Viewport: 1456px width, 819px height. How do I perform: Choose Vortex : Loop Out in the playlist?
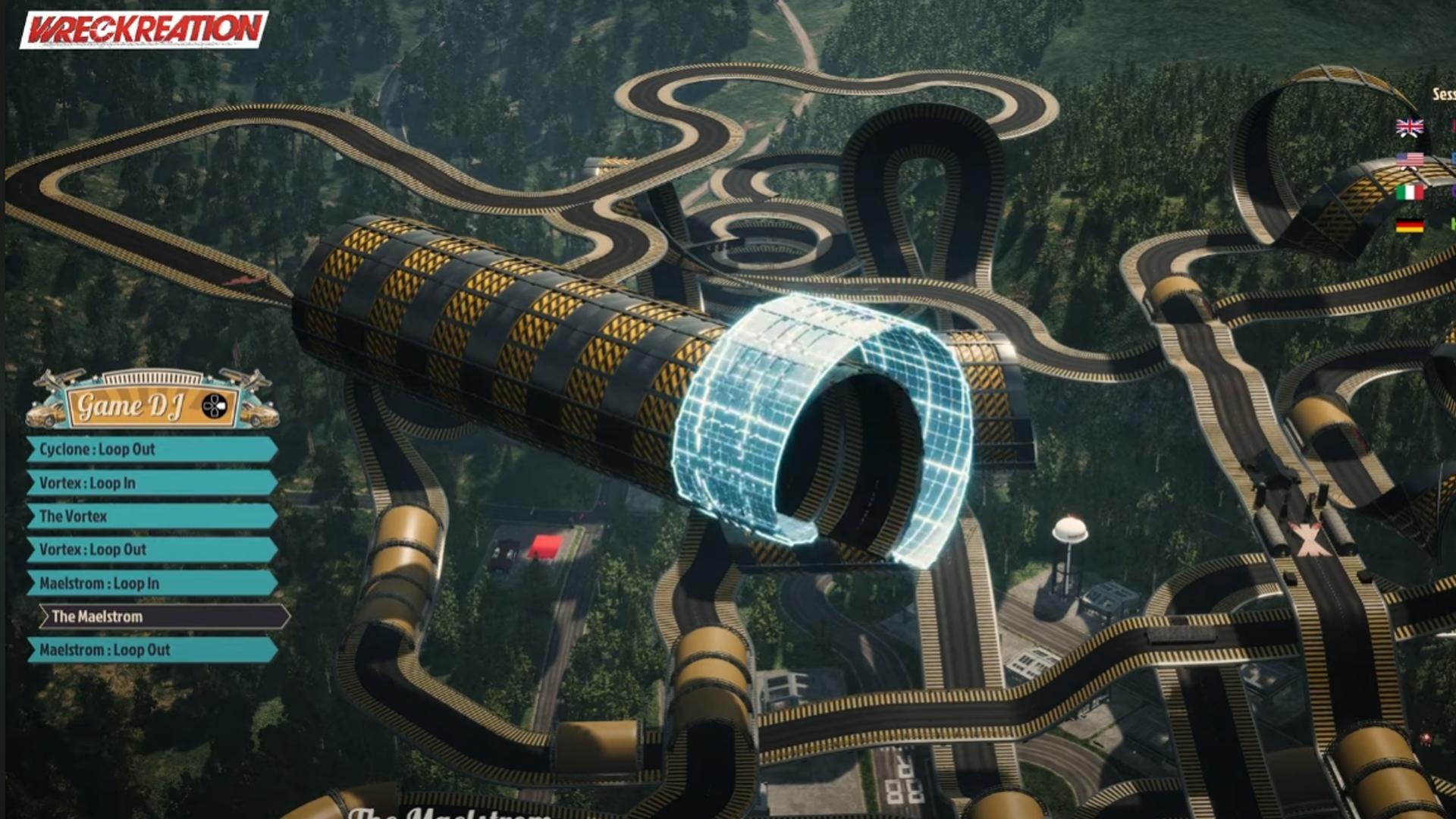click(91, 550)
